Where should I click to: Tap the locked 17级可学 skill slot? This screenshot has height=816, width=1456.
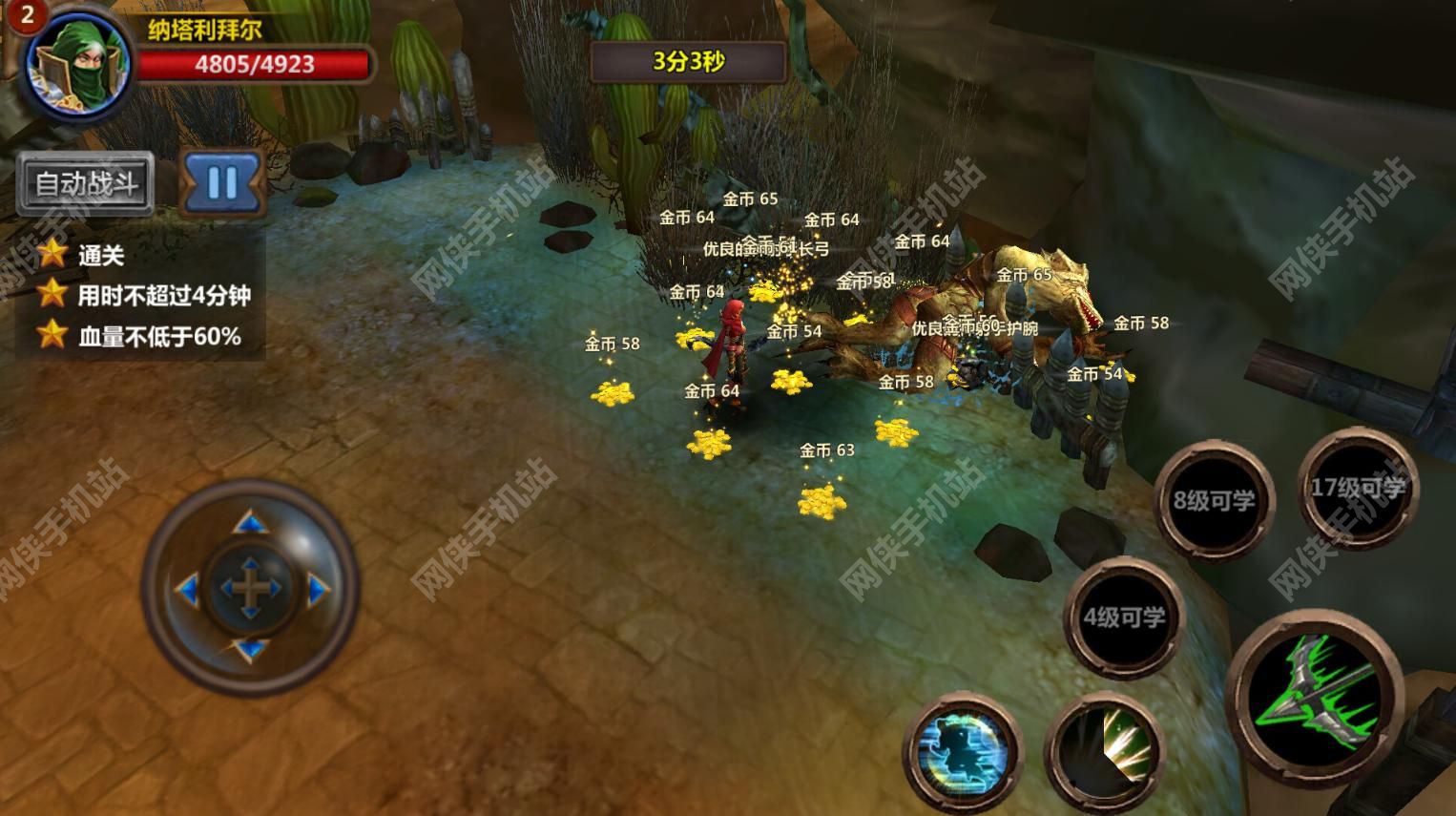point(1356,489)
